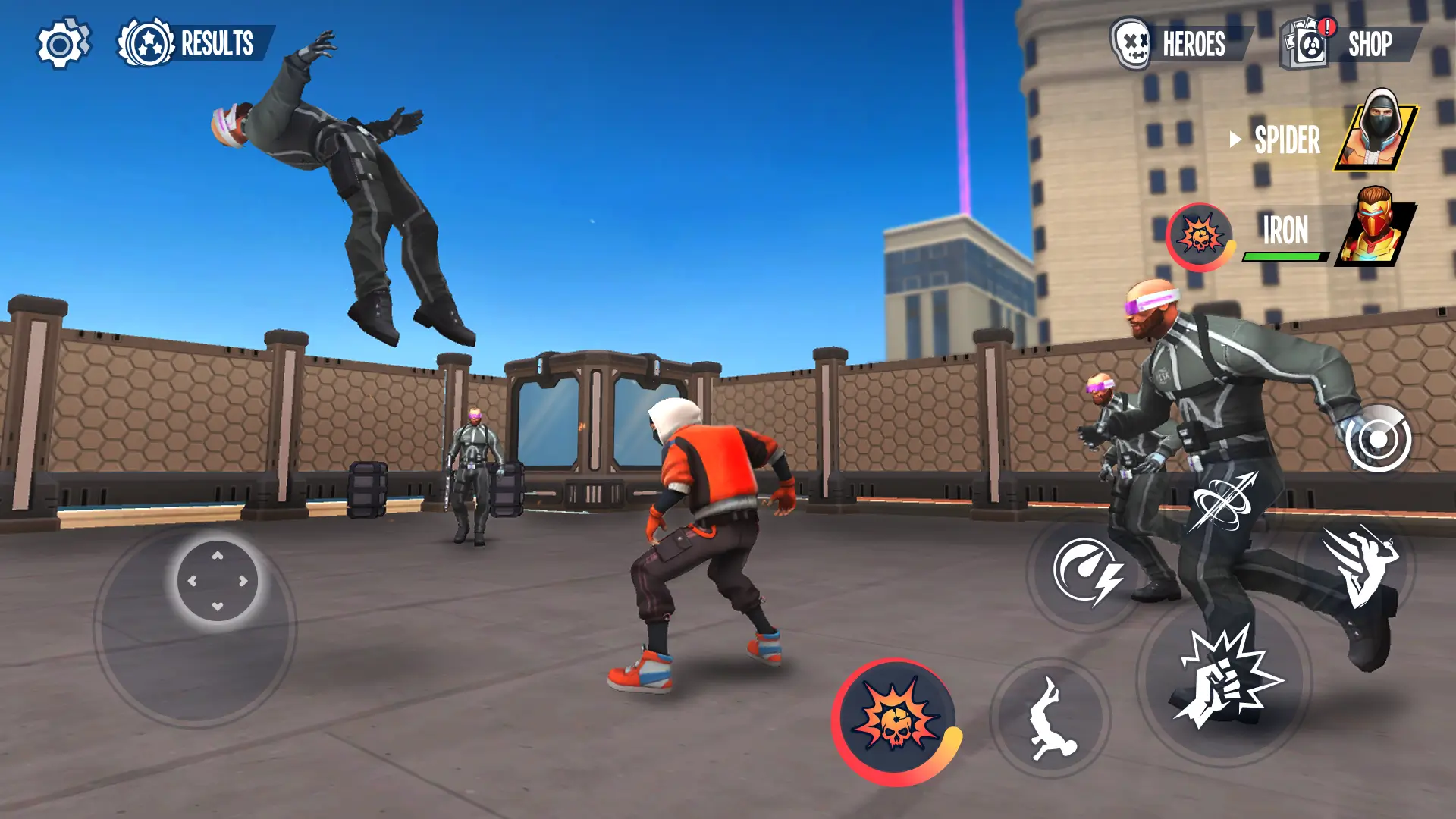The width and height of the screenshot is (1456, 819).
Task: Tap Iron's green health bar
Action: tap(1283, 256)
